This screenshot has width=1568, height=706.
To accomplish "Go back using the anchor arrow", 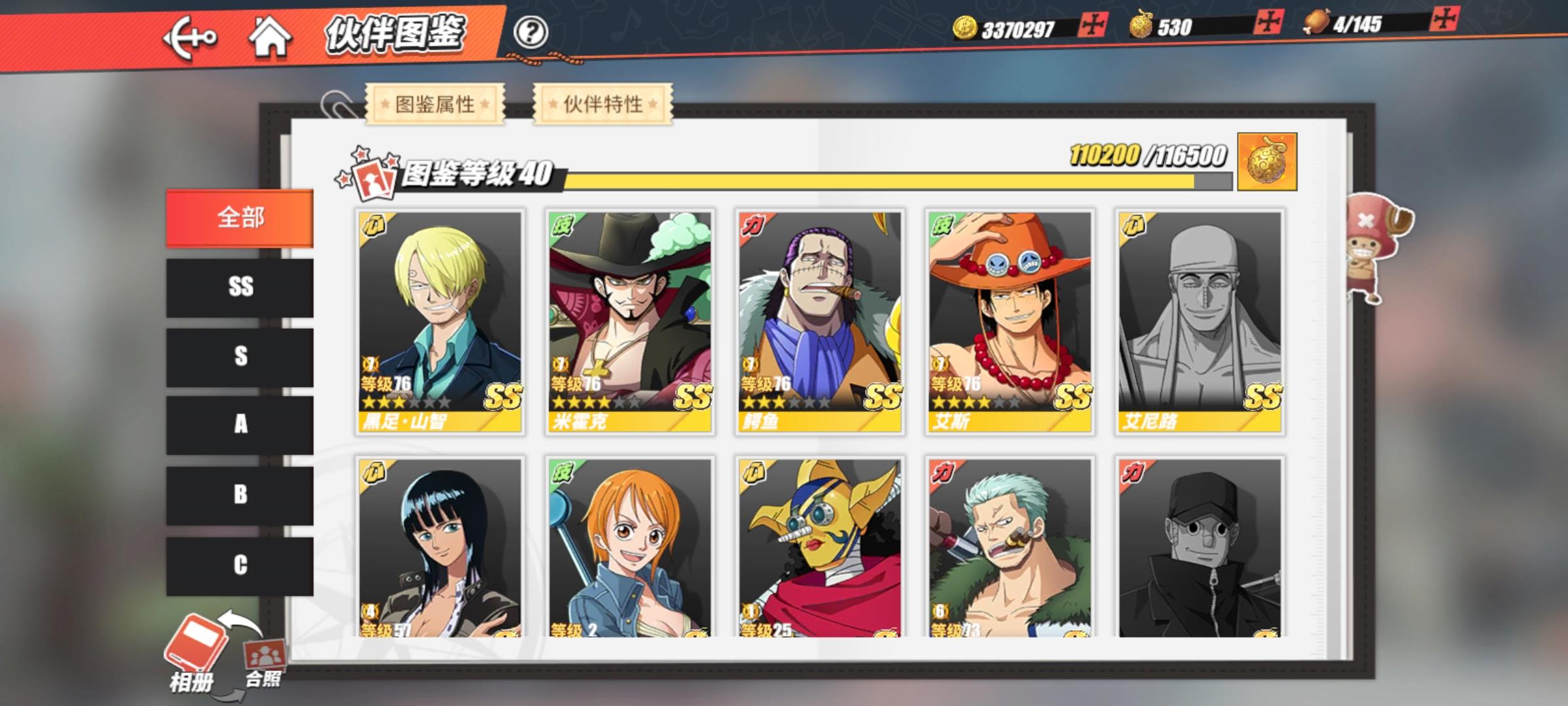I will point(189,38).
